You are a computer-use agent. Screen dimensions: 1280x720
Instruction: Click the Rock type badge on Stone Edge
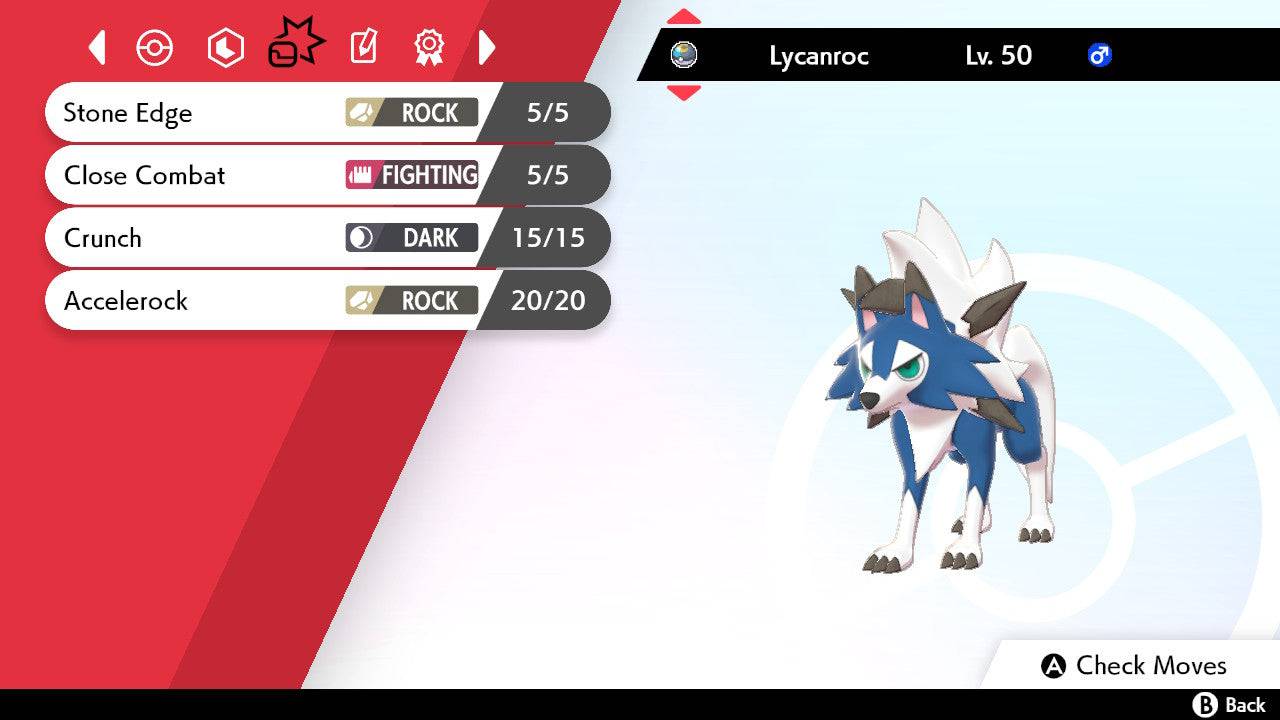point(412,113)
